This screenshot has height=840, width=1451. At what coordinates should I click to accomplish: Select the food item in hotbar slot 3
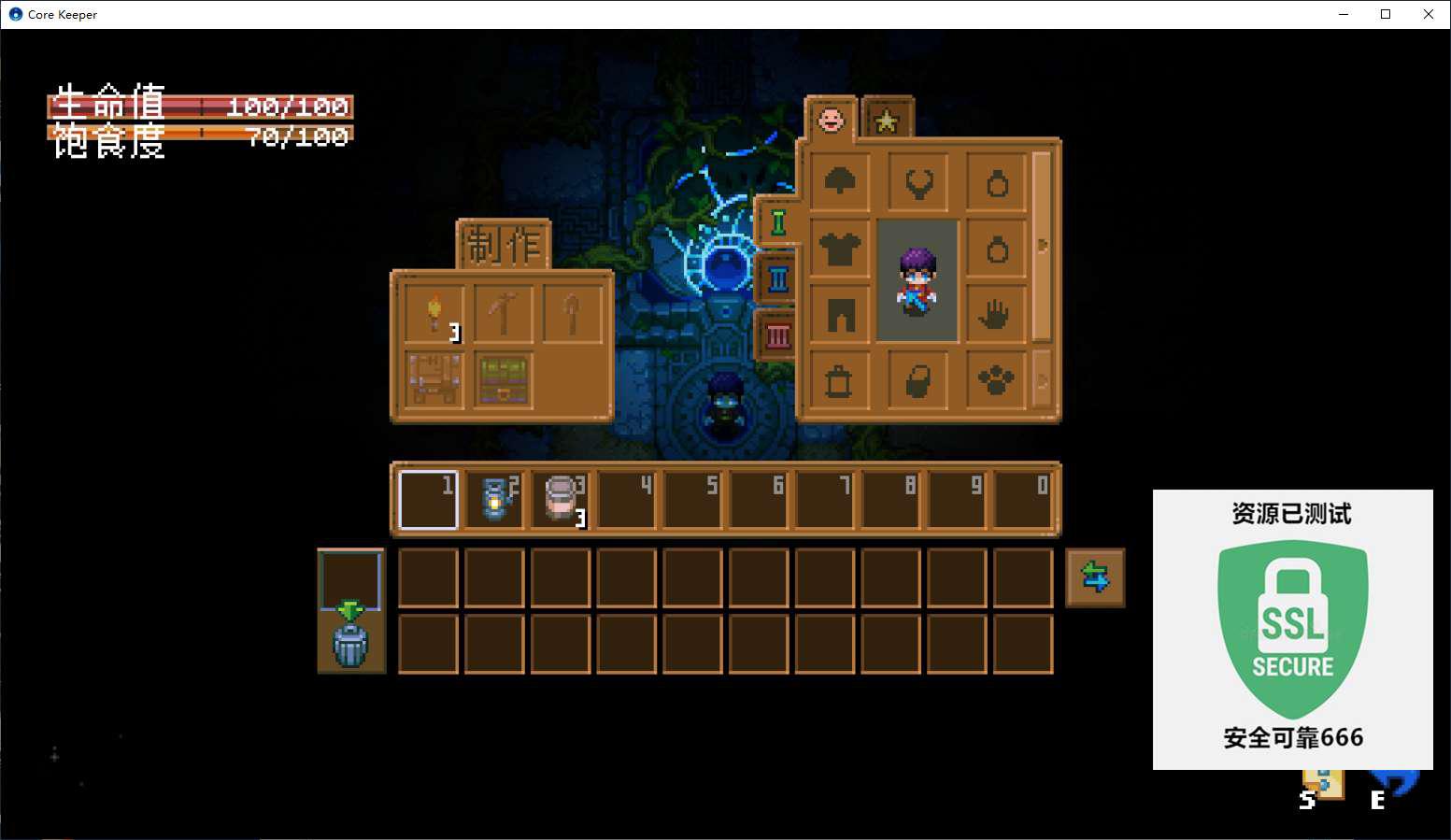[561, 500]
